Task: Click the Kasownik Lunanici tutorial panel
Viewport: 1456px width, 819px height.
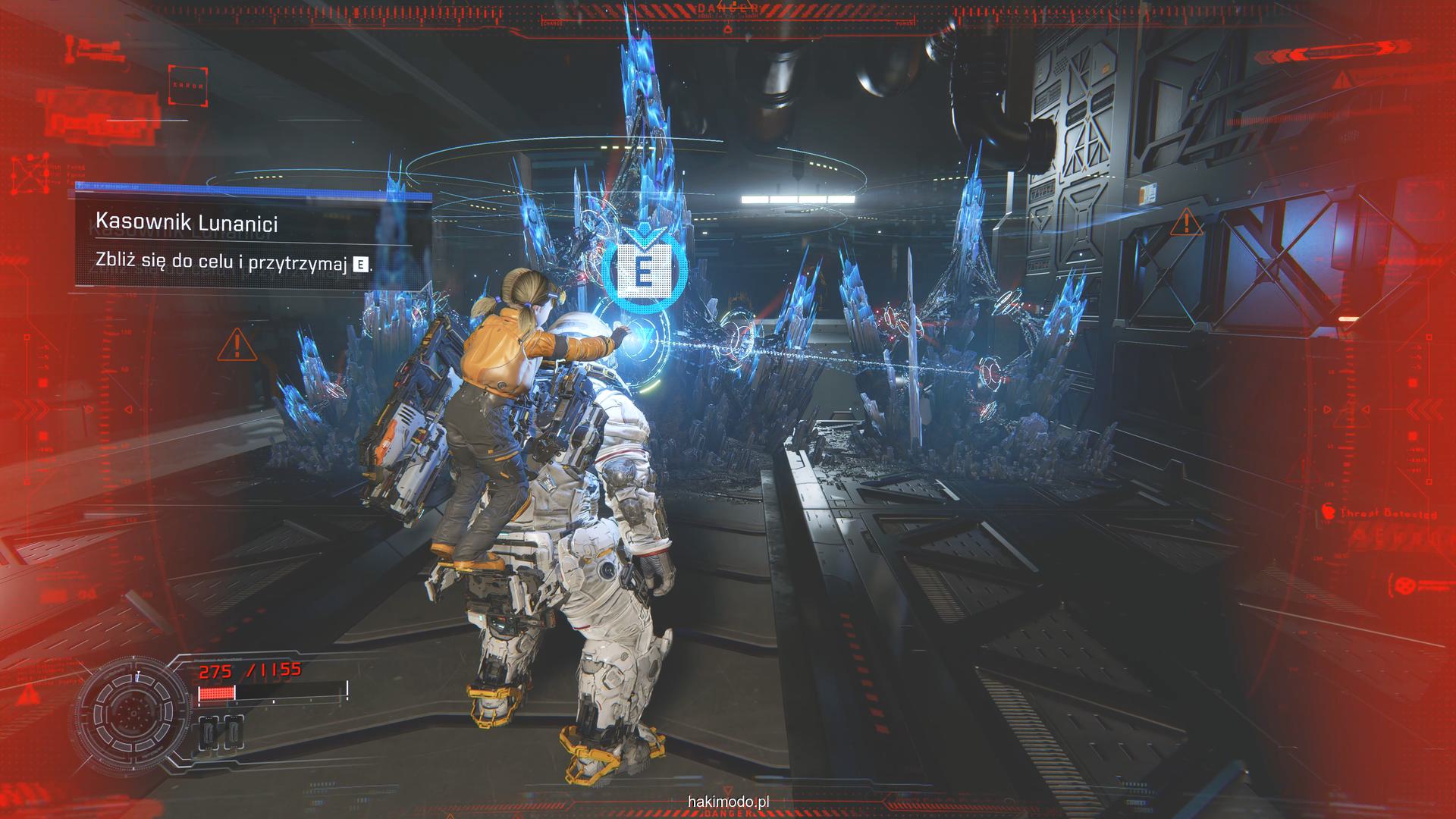Action: [x=243, y=242]
